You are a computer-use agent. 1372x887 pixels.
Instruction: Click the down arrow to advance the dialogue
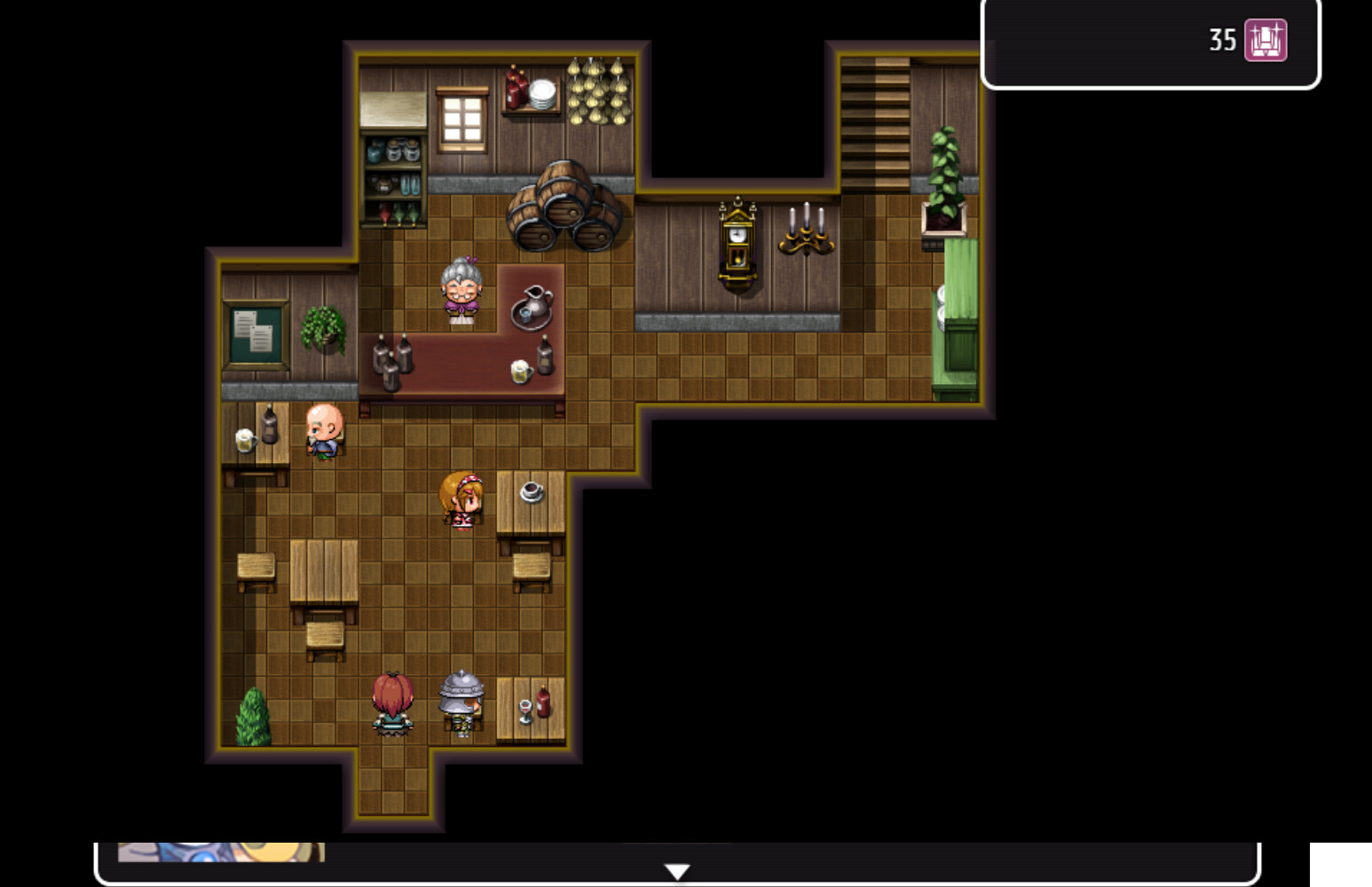pyautogui.click(x=678, y=870)
